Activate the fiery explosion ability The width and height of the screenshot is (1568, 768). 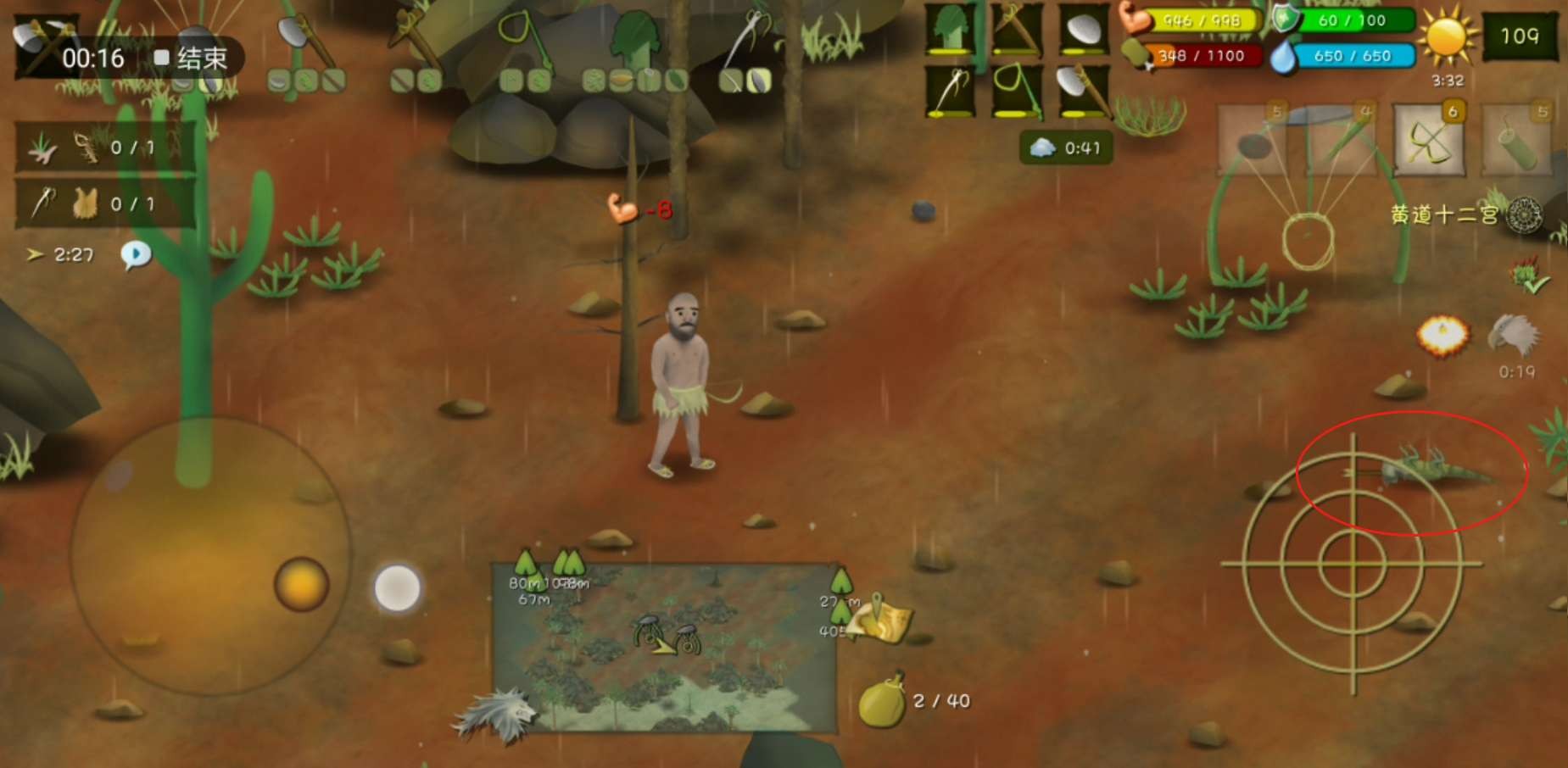point(1442,336)
